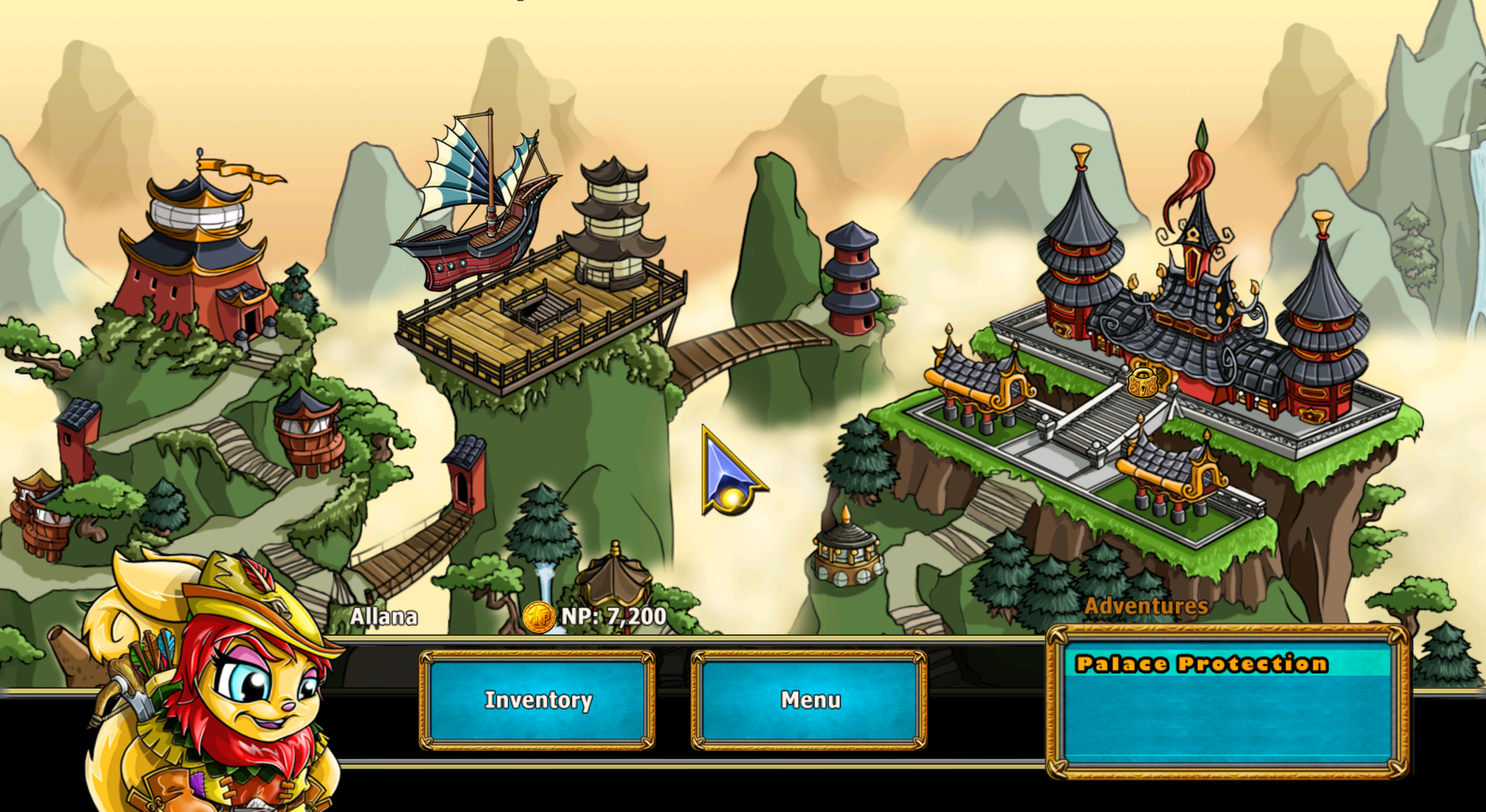Open the Inventory
Image resolution: width=1486 pixels, height=812 pixels.
point(538,700)
